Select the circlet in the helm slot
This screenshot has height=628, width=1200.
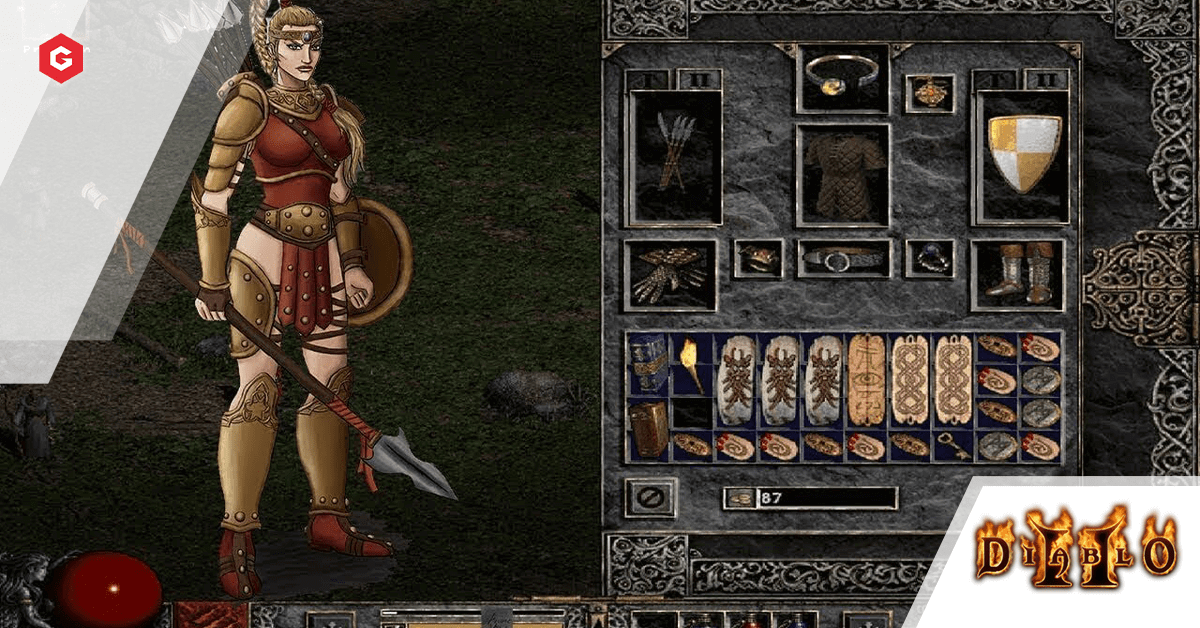[842, 78]
